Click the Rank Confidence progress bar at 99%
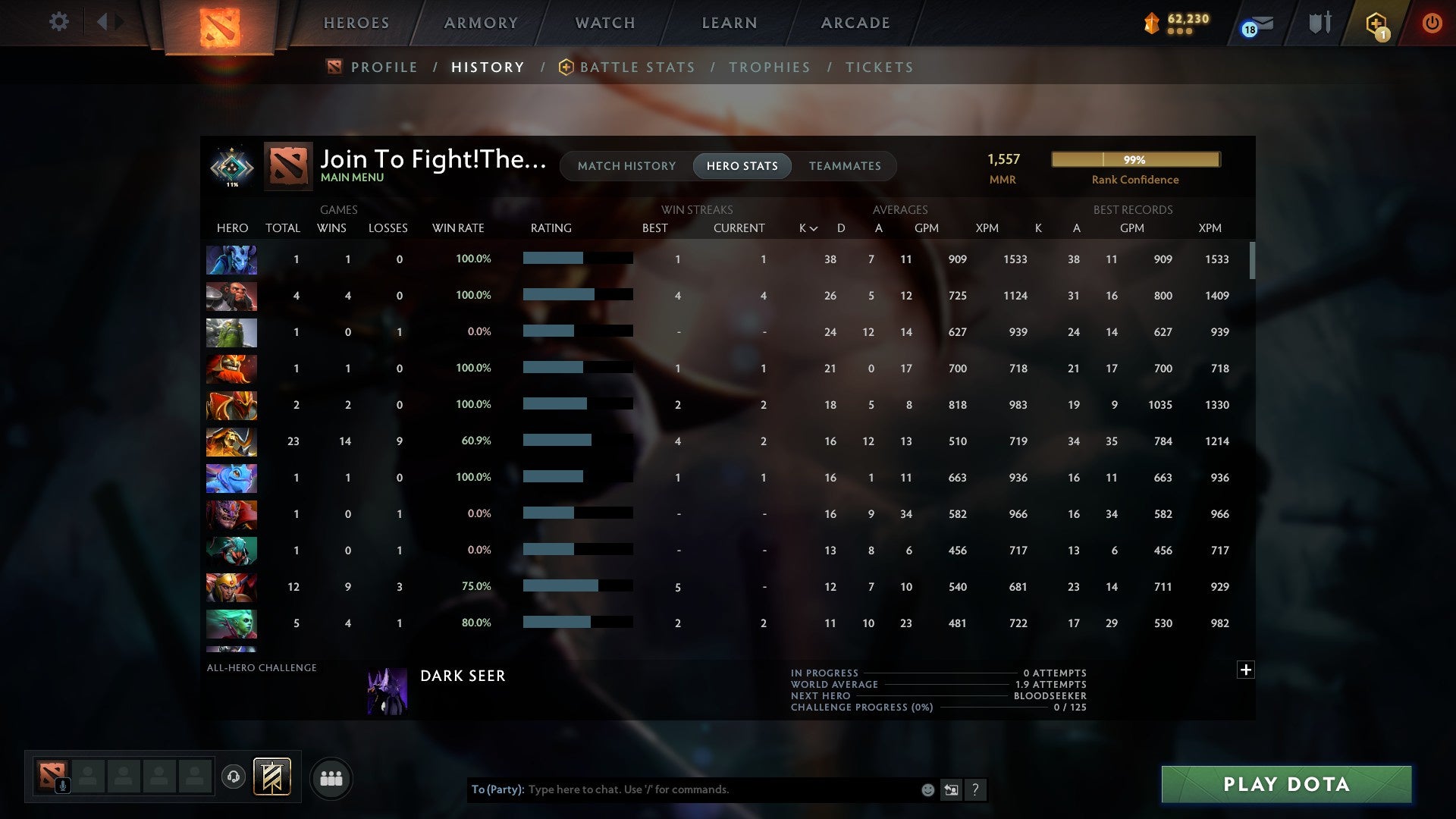Image resolution: width=1456 pixels, height=819 pixels. [x=1135, y=159]
